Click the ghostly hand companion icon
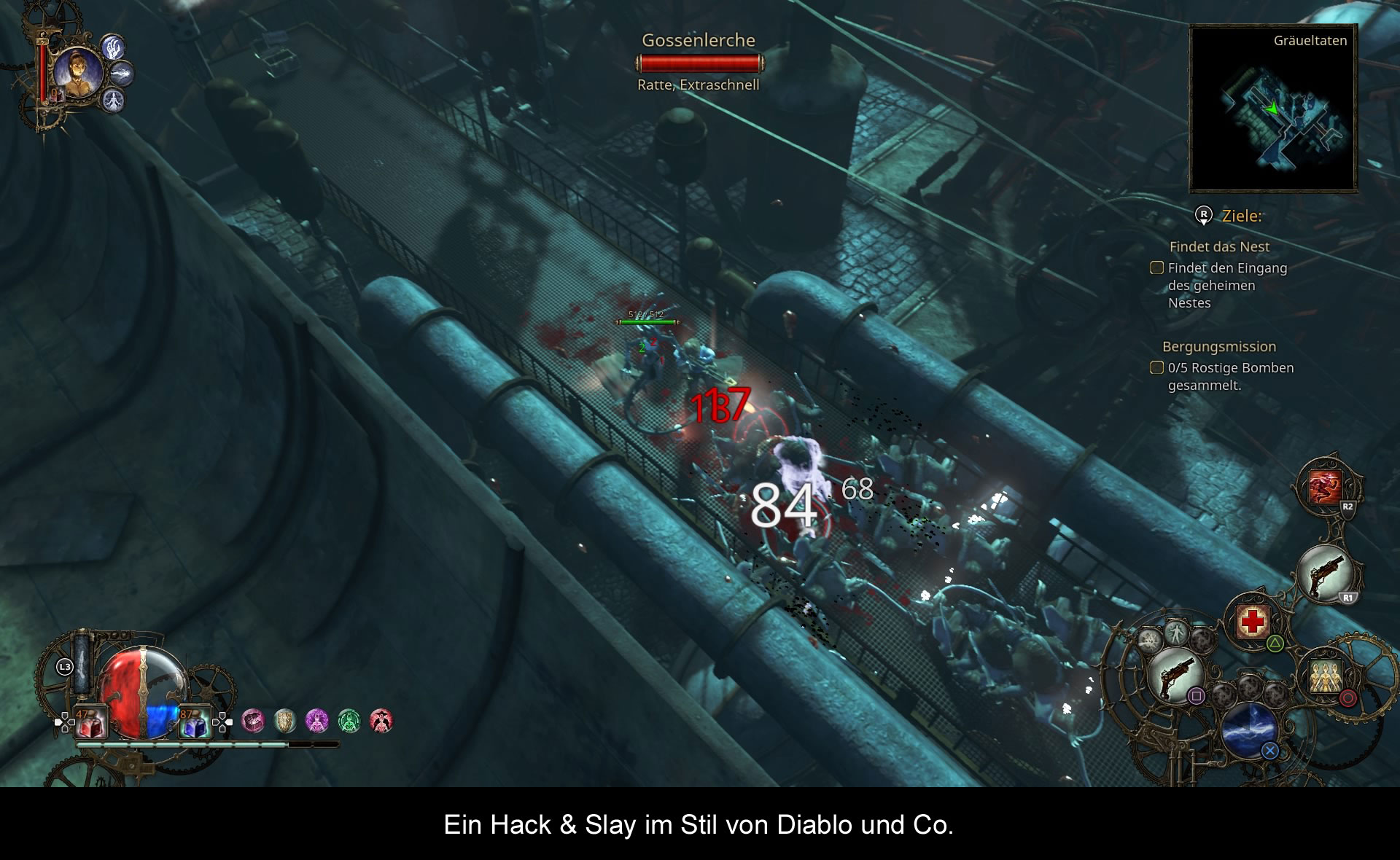Image resolution: width=1400 pixels, height=860 pixels. pos(113,48)
